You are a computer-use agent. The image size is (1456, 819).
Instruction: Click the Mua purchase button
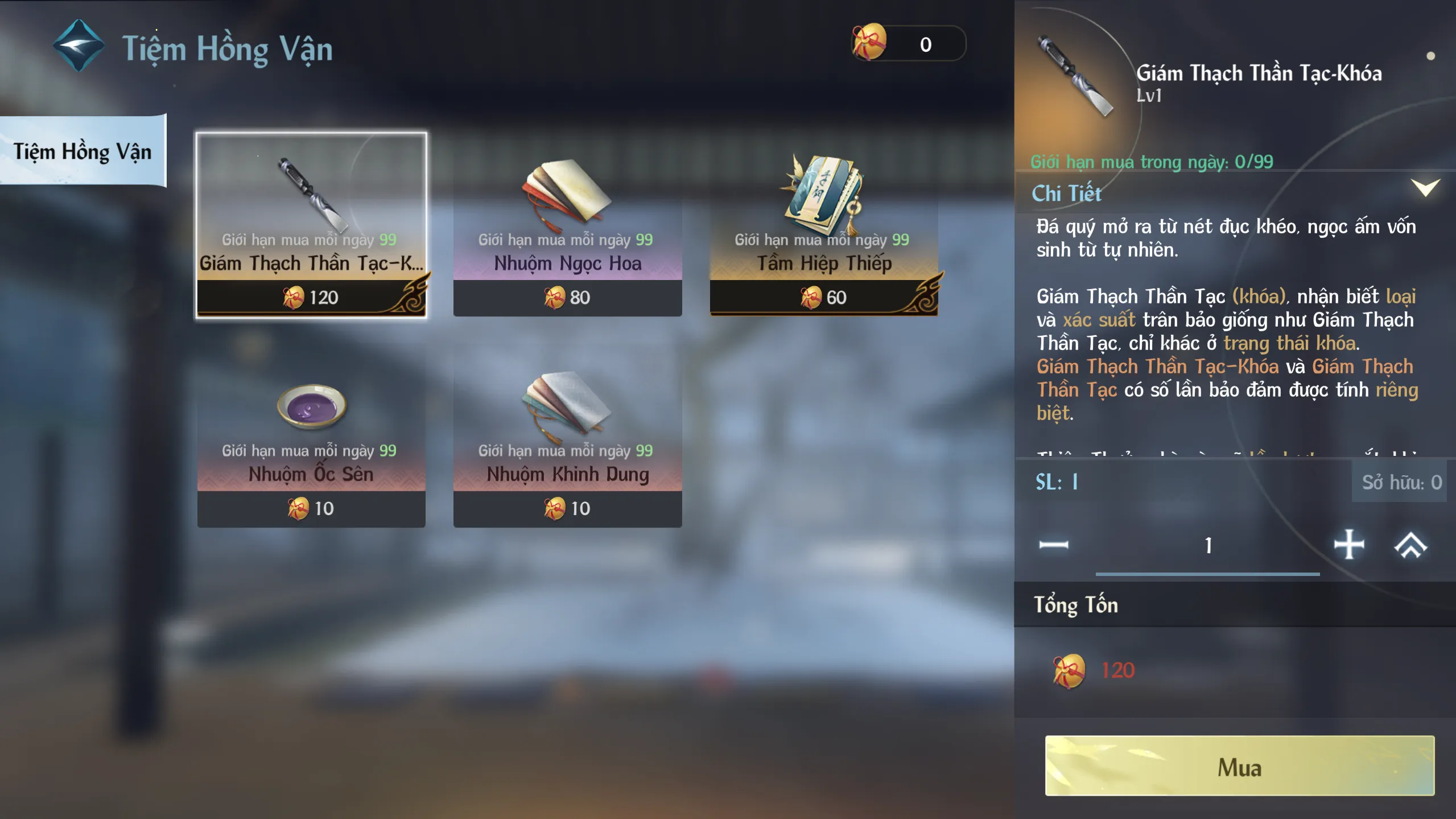1239,766
